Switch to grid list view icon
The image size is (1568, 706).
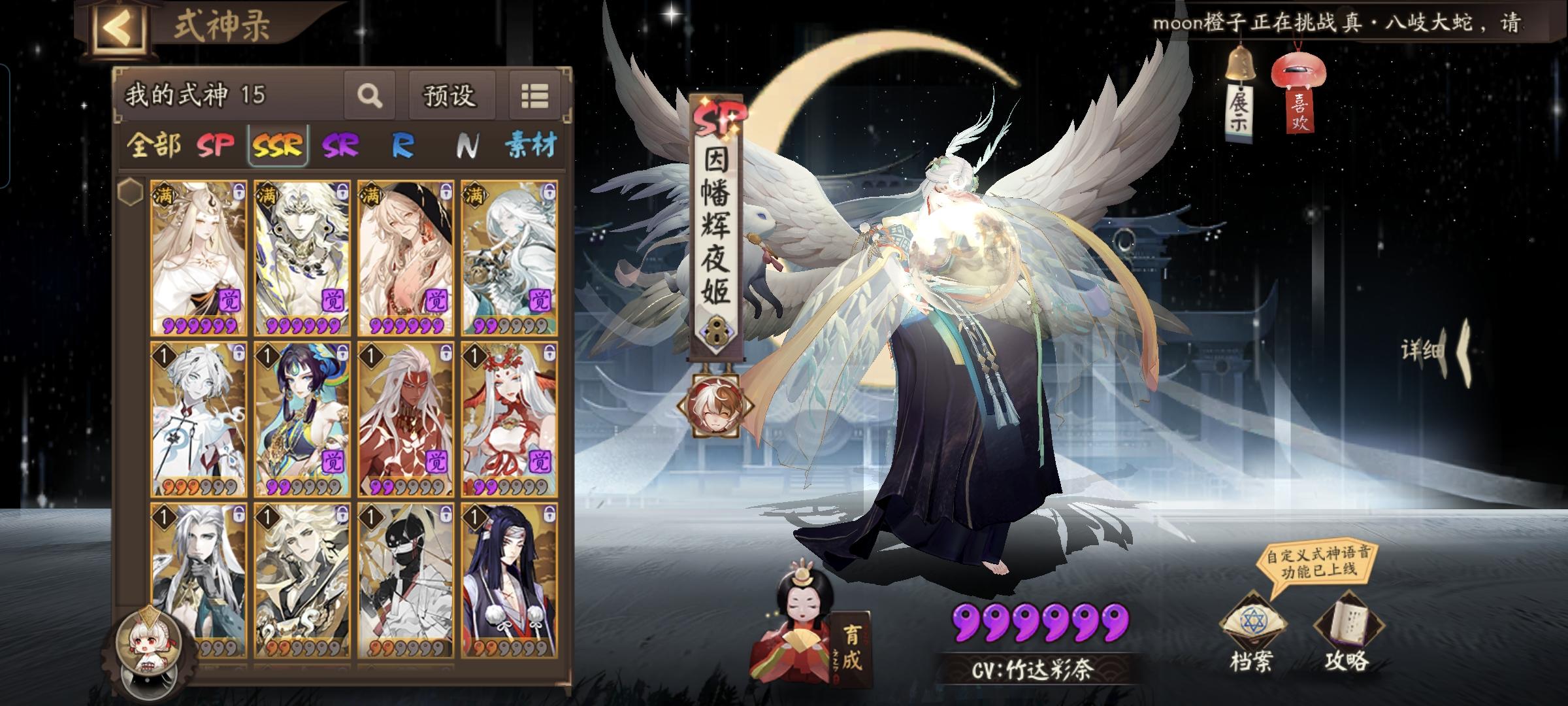pyautogui.click(x=536, y=95)
